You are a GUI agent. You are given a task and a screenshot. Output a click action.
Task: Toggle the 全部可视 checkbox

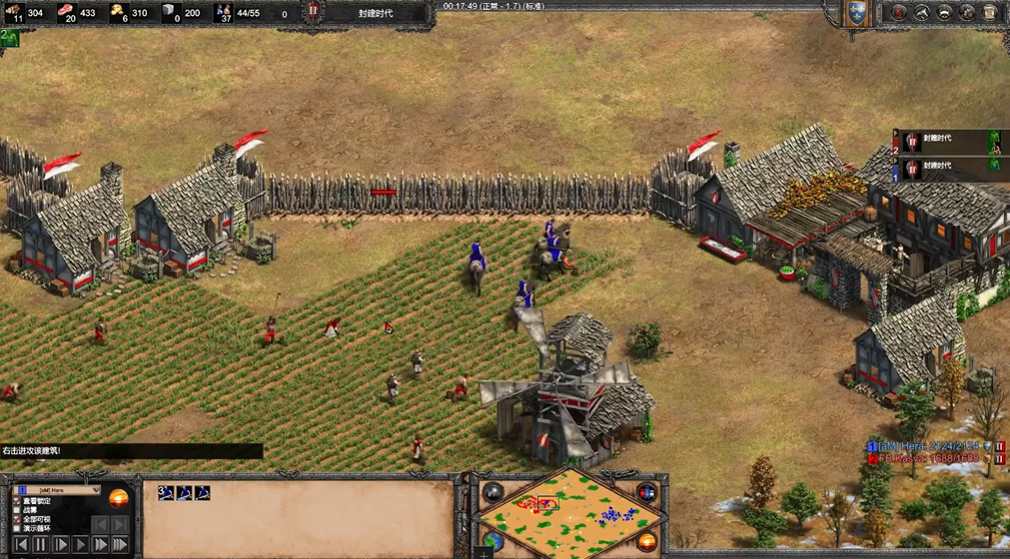(16, 520)
